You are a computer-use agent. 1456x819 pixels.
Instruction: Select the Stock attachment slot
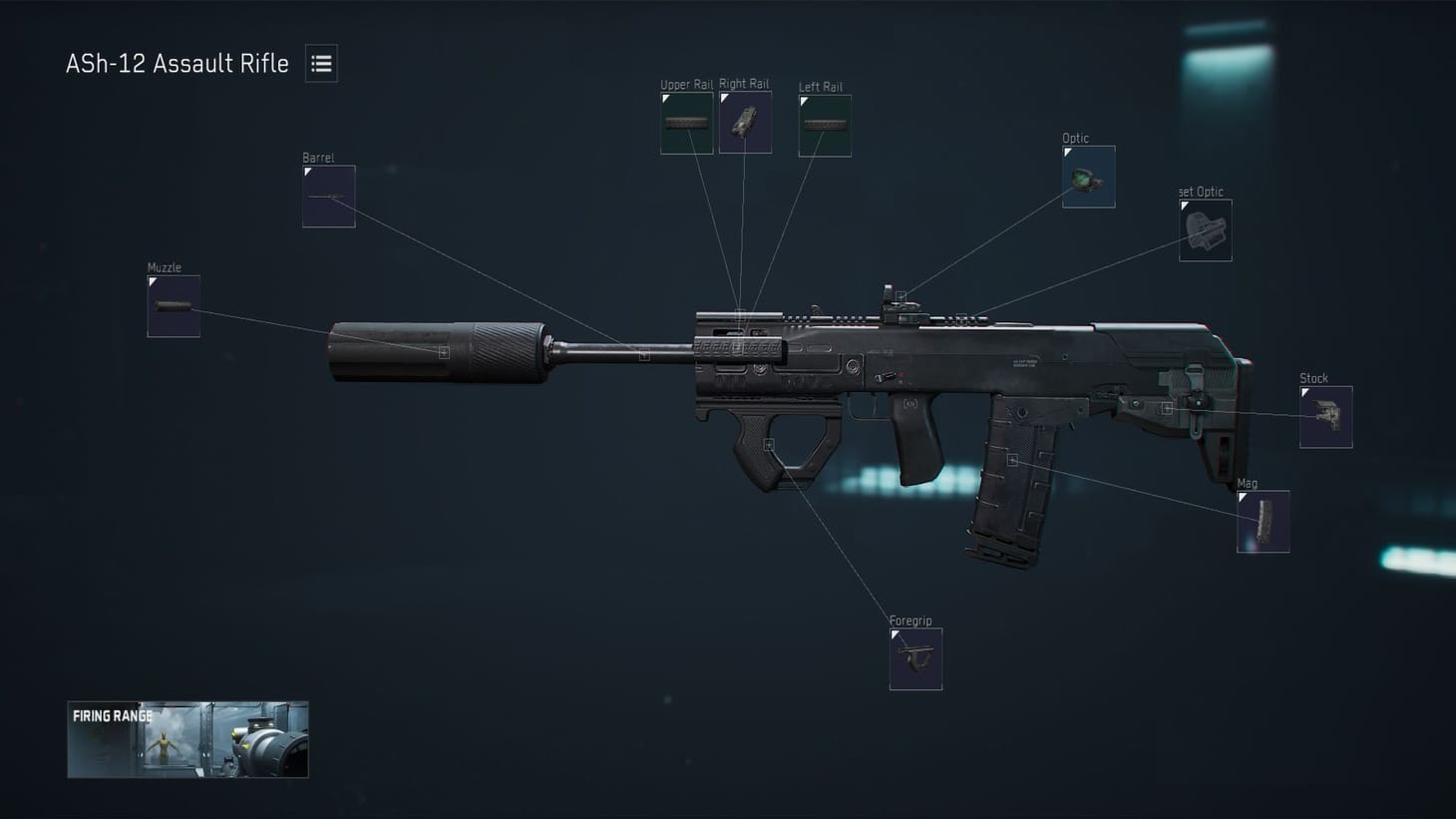click(1325, 416)
